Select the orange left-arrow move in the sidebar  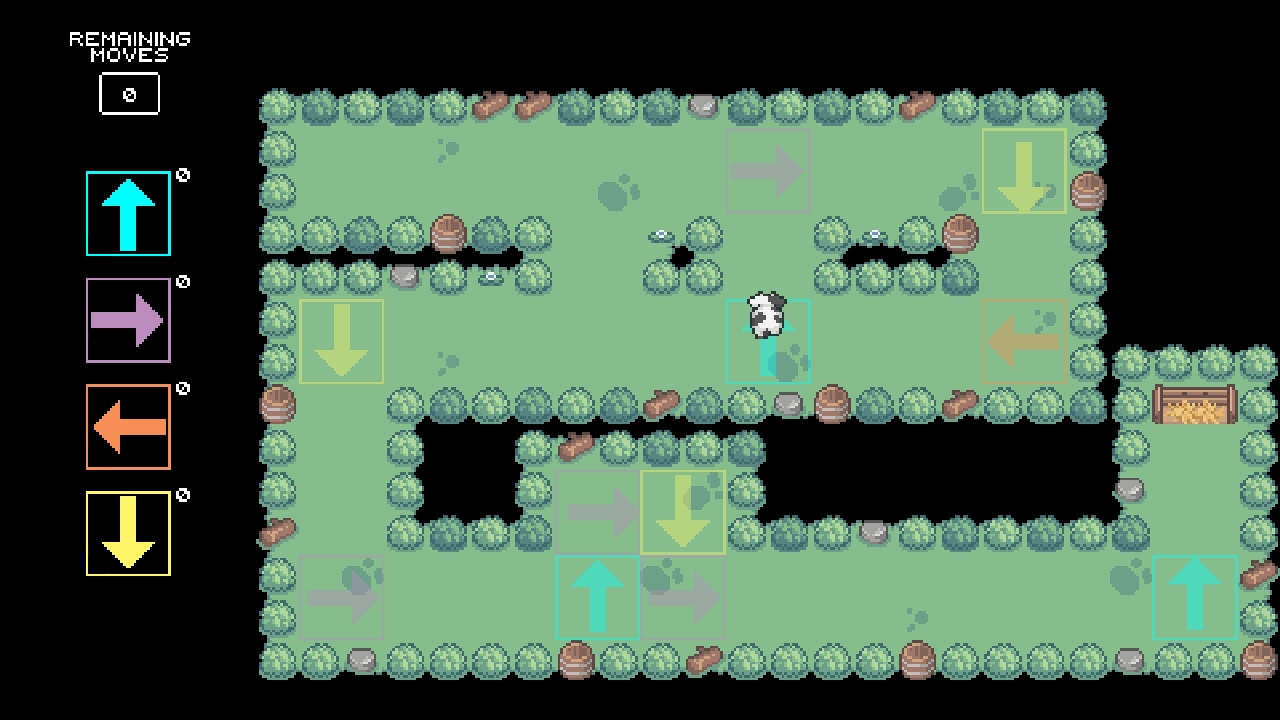128,427
